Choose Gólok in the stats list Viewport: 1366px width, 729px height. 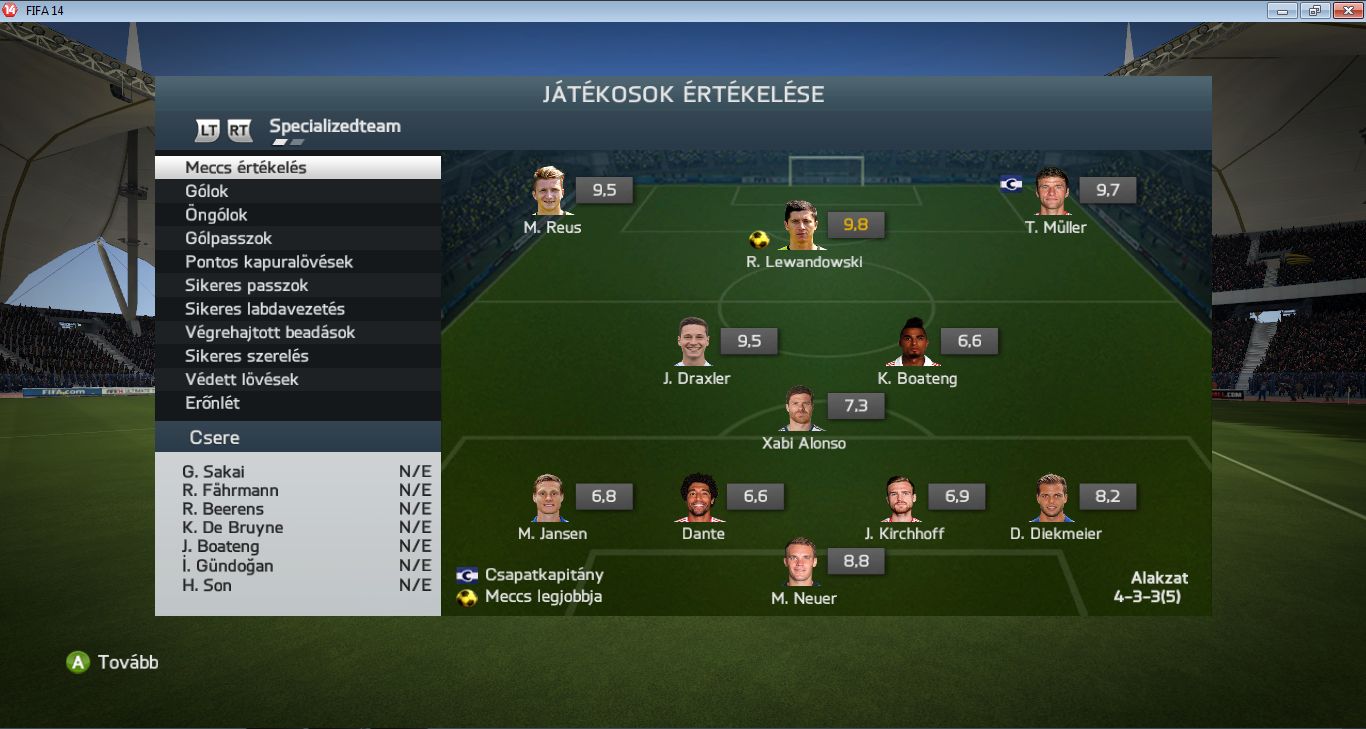pos(297,191)
